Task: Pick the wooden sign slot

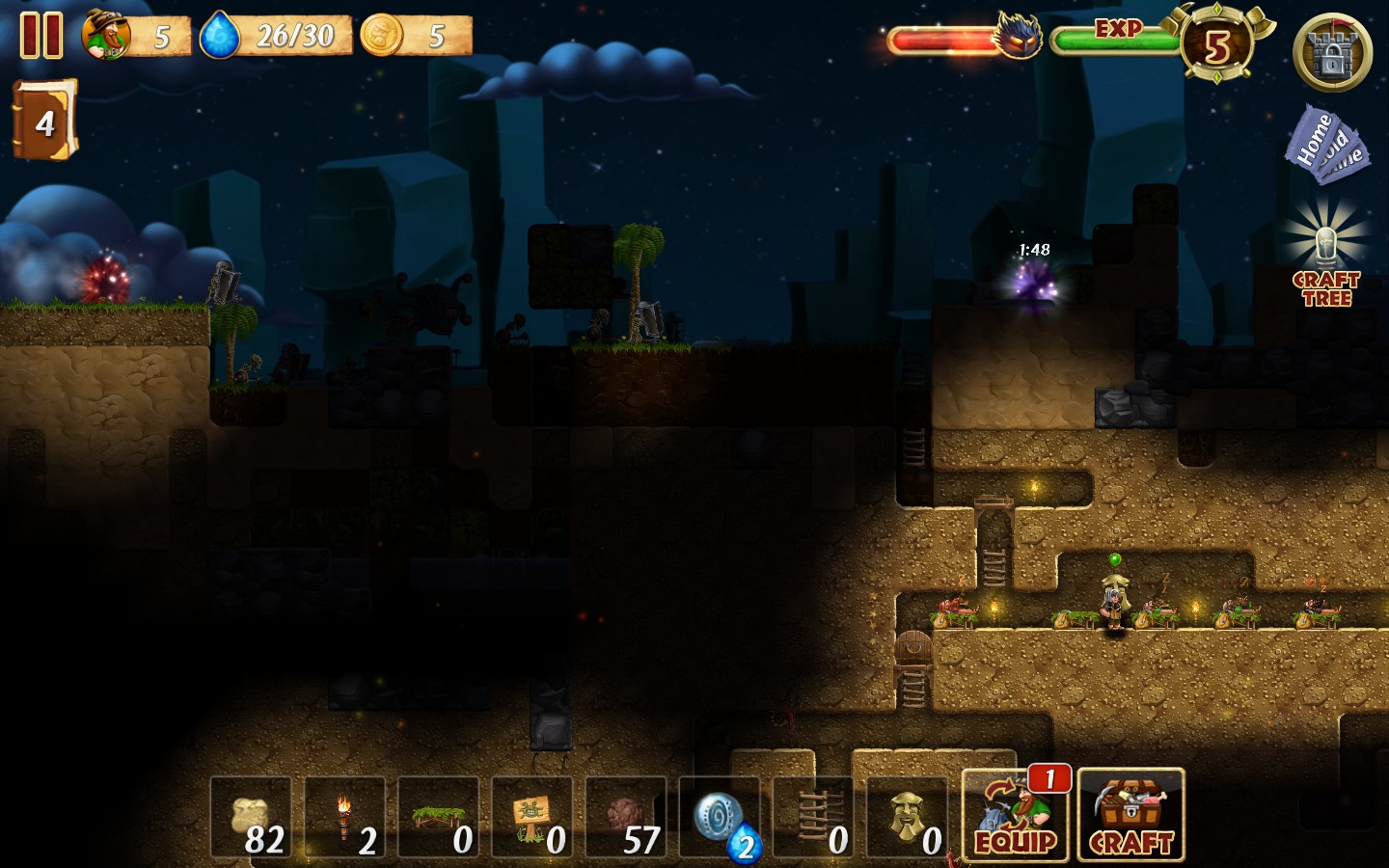Action: [531, 818]
